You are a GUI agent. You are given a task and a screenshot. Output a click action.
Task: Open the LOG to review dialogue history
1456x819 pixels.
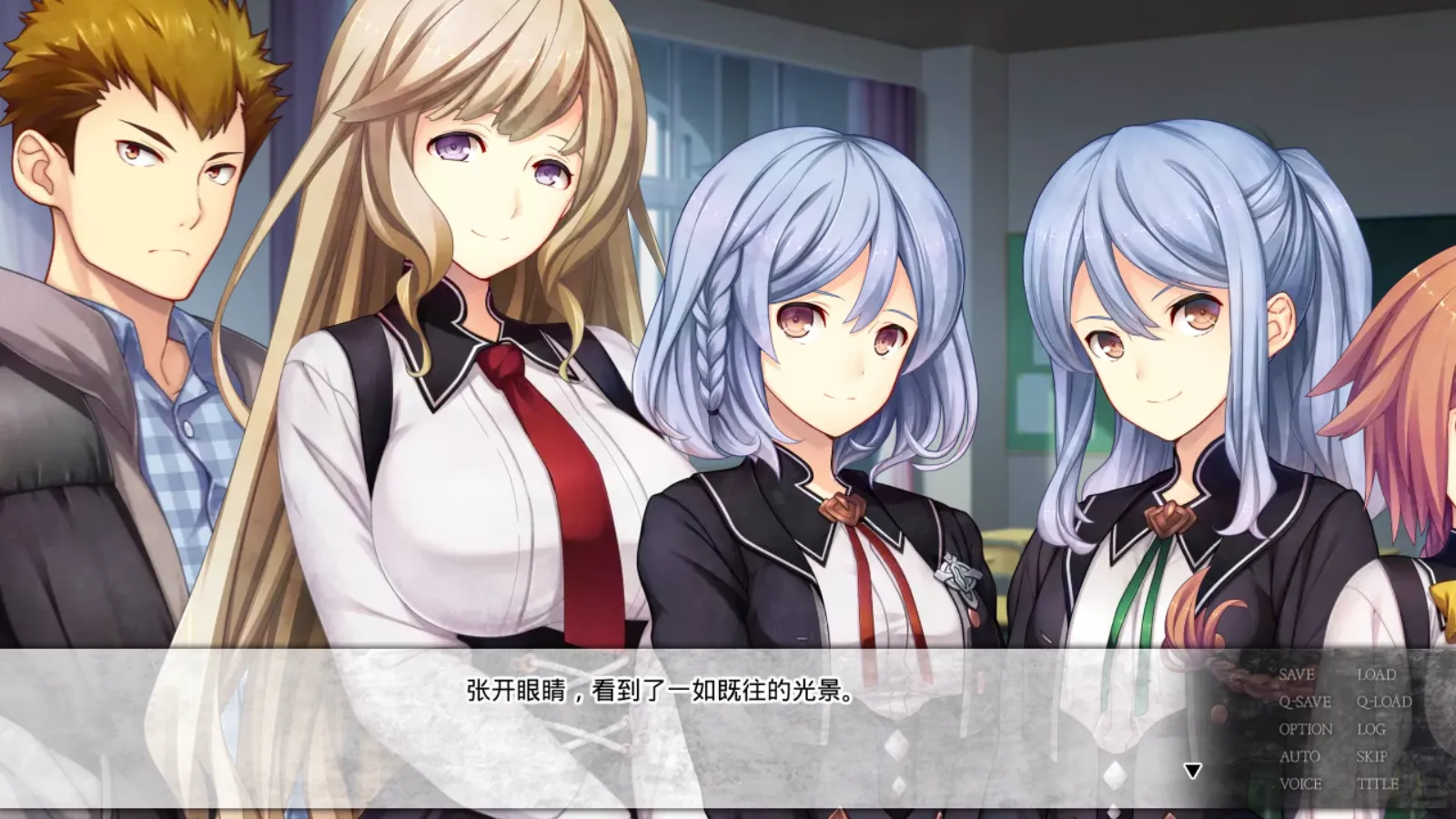tap(1372, 729)
